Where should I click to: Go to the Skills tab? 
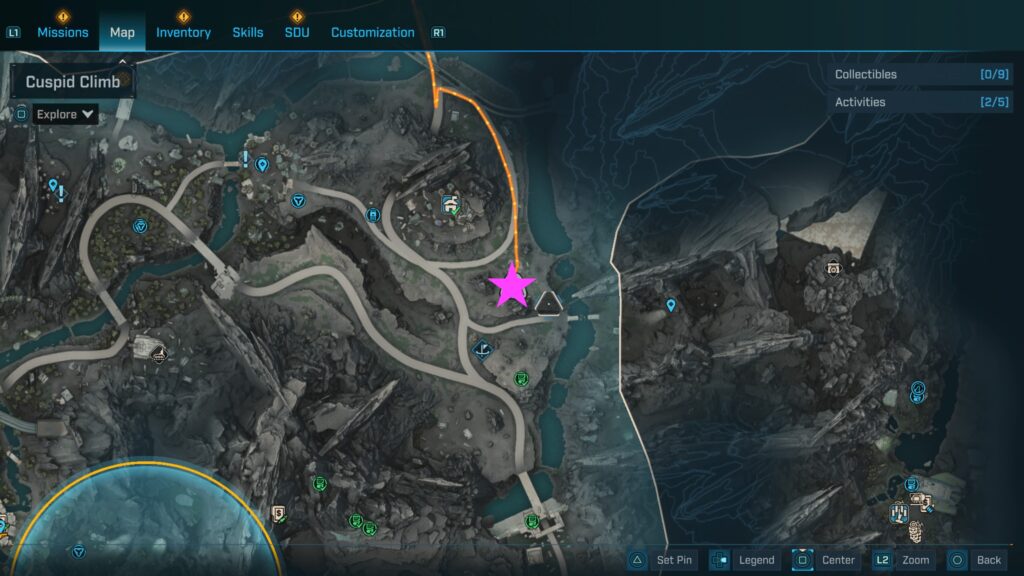248,32
